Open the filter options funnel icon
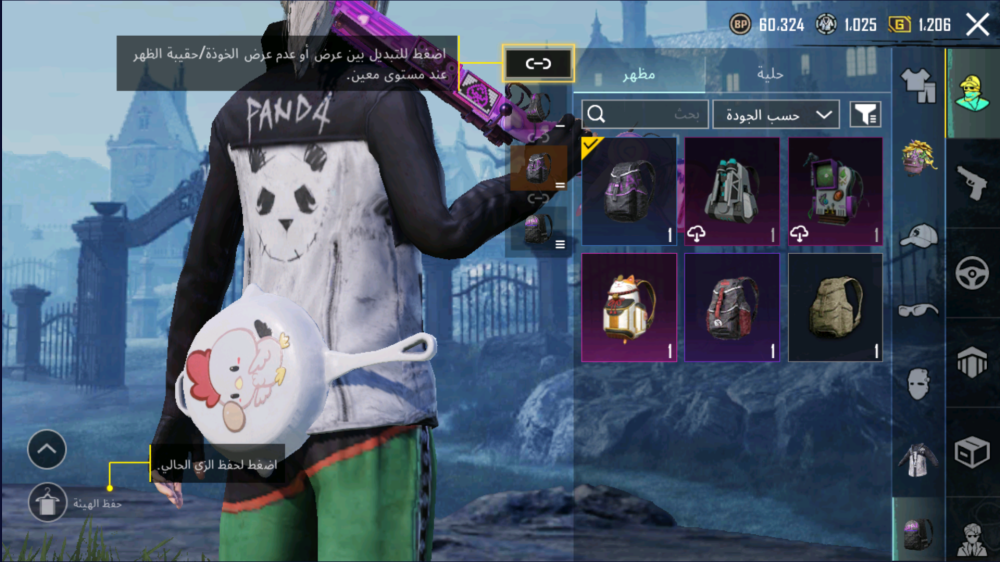The width and height of the screenshot is (1000, 562). coord(865,115)
